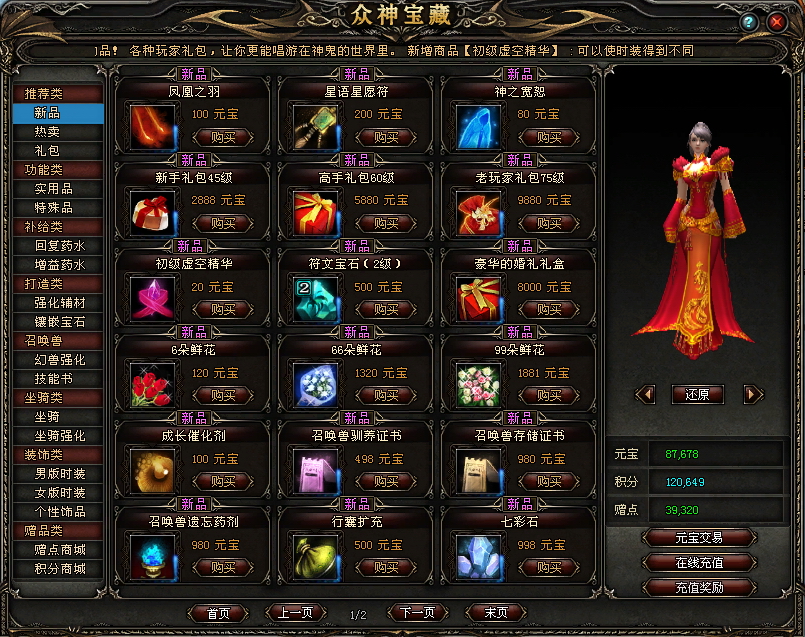Buy the 高手礼包60级 gift pack
The image size is (805, 637).
[385, 224]
